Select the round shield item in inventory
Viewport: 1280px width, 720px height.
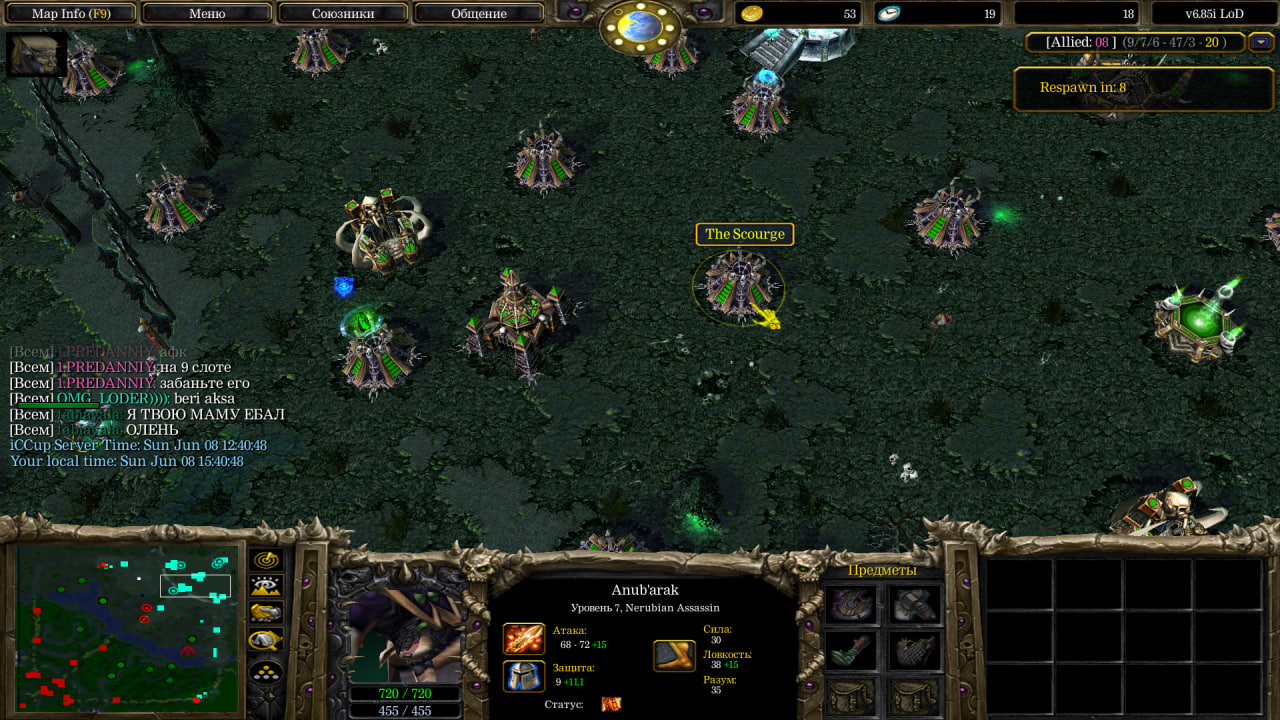point(852,604)
